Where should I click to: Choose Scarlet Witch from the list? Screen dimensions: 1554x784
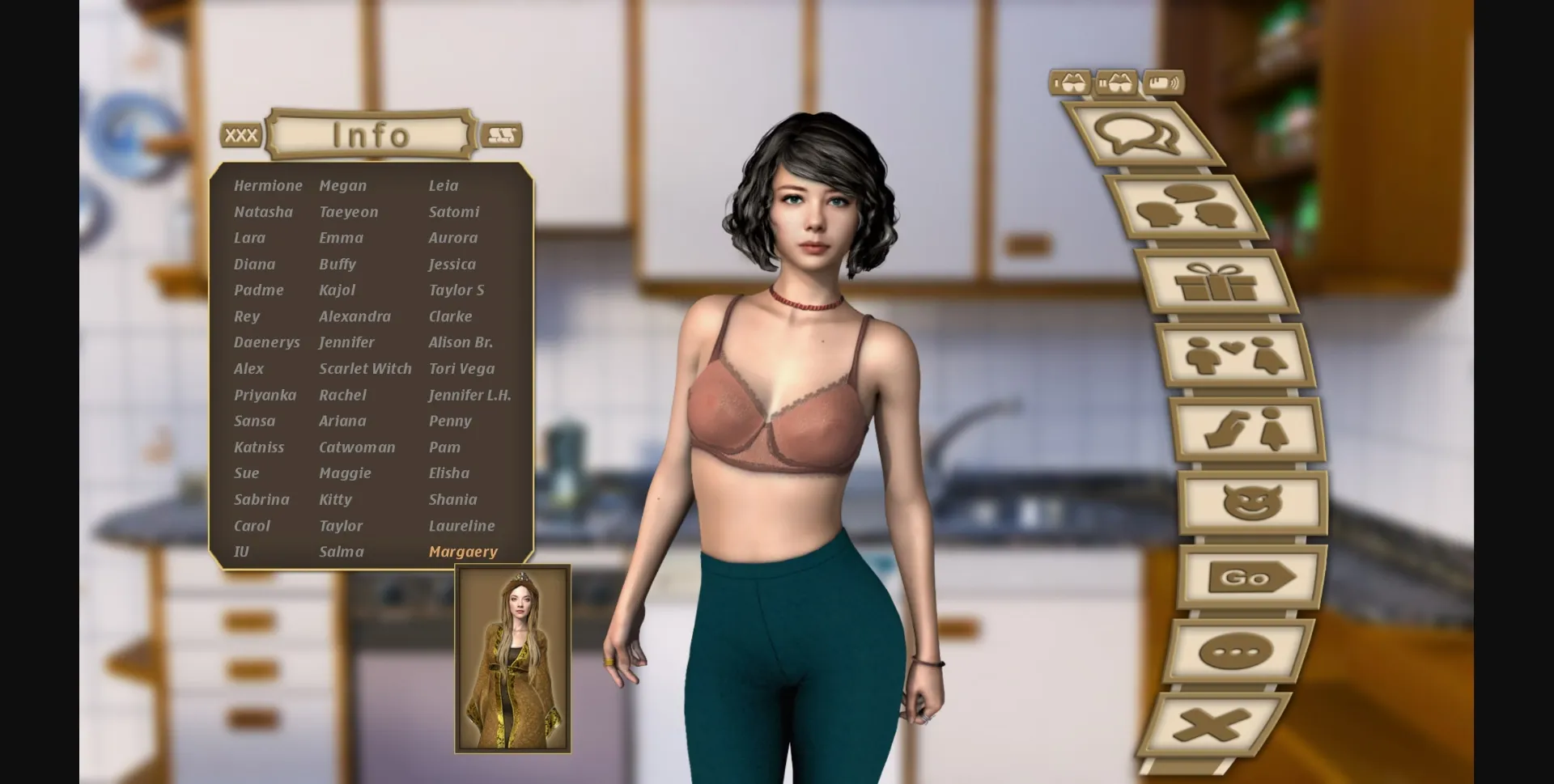[x=365, y=368]
